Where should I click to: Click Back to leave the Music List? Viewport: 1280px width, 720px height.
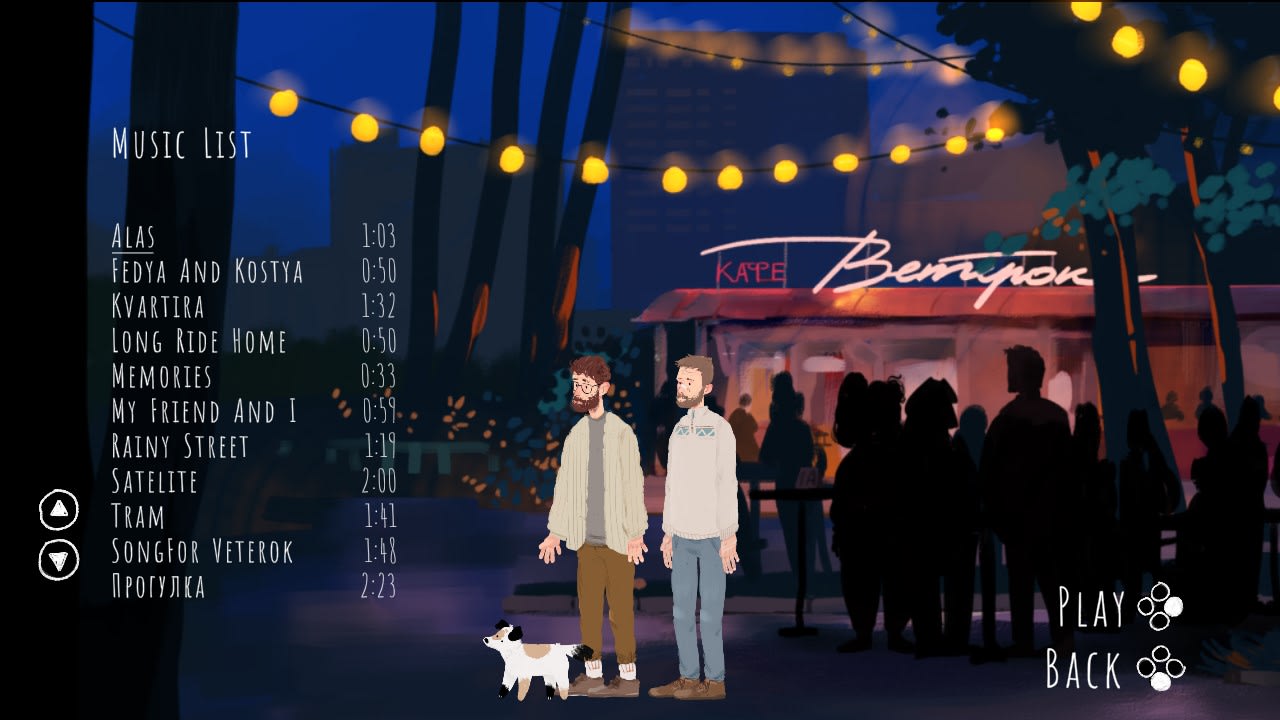tap(1085, 670)
